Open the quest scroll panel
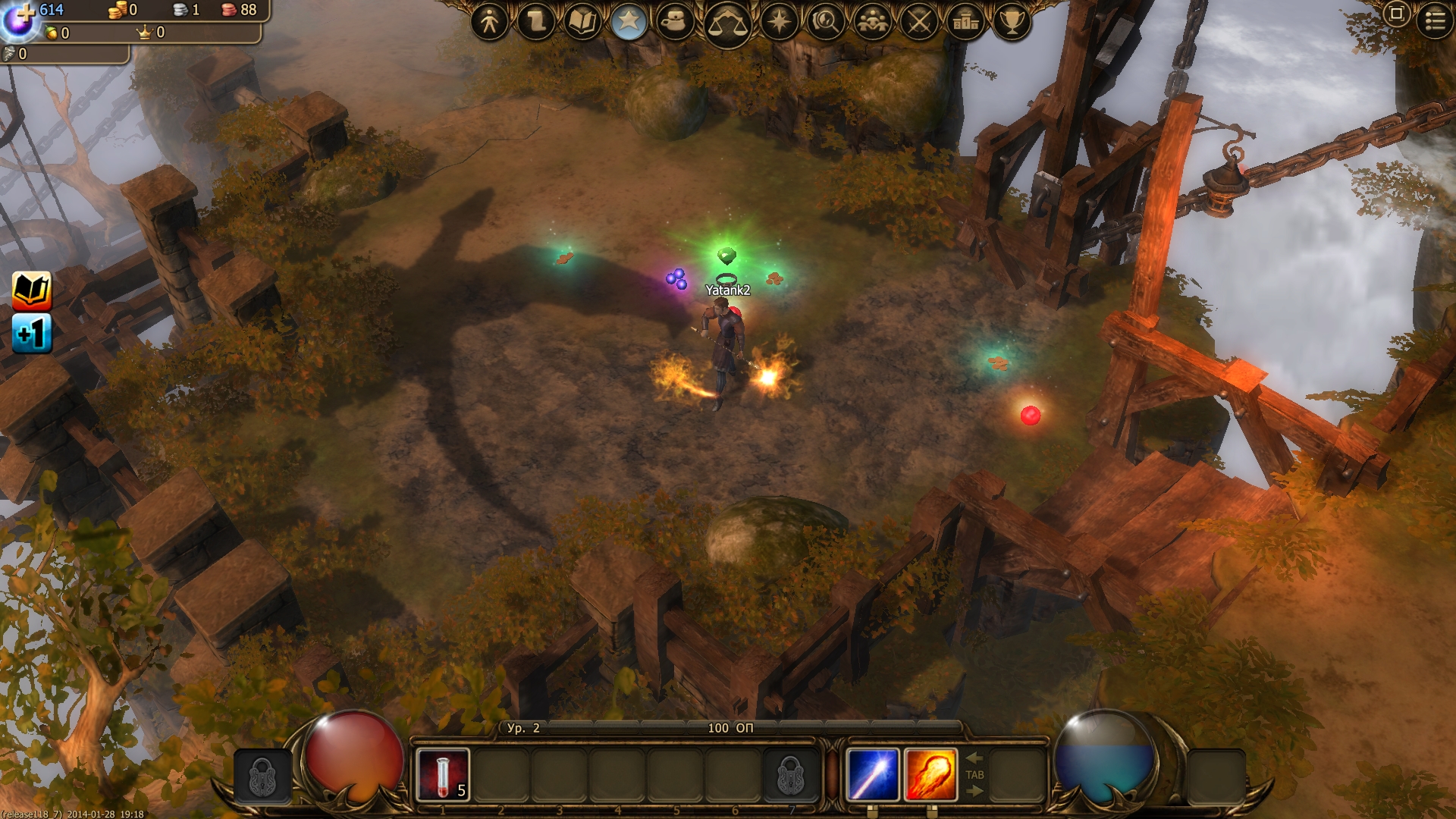This screenshot has height=819, width=1456. (x=535, y=22)
